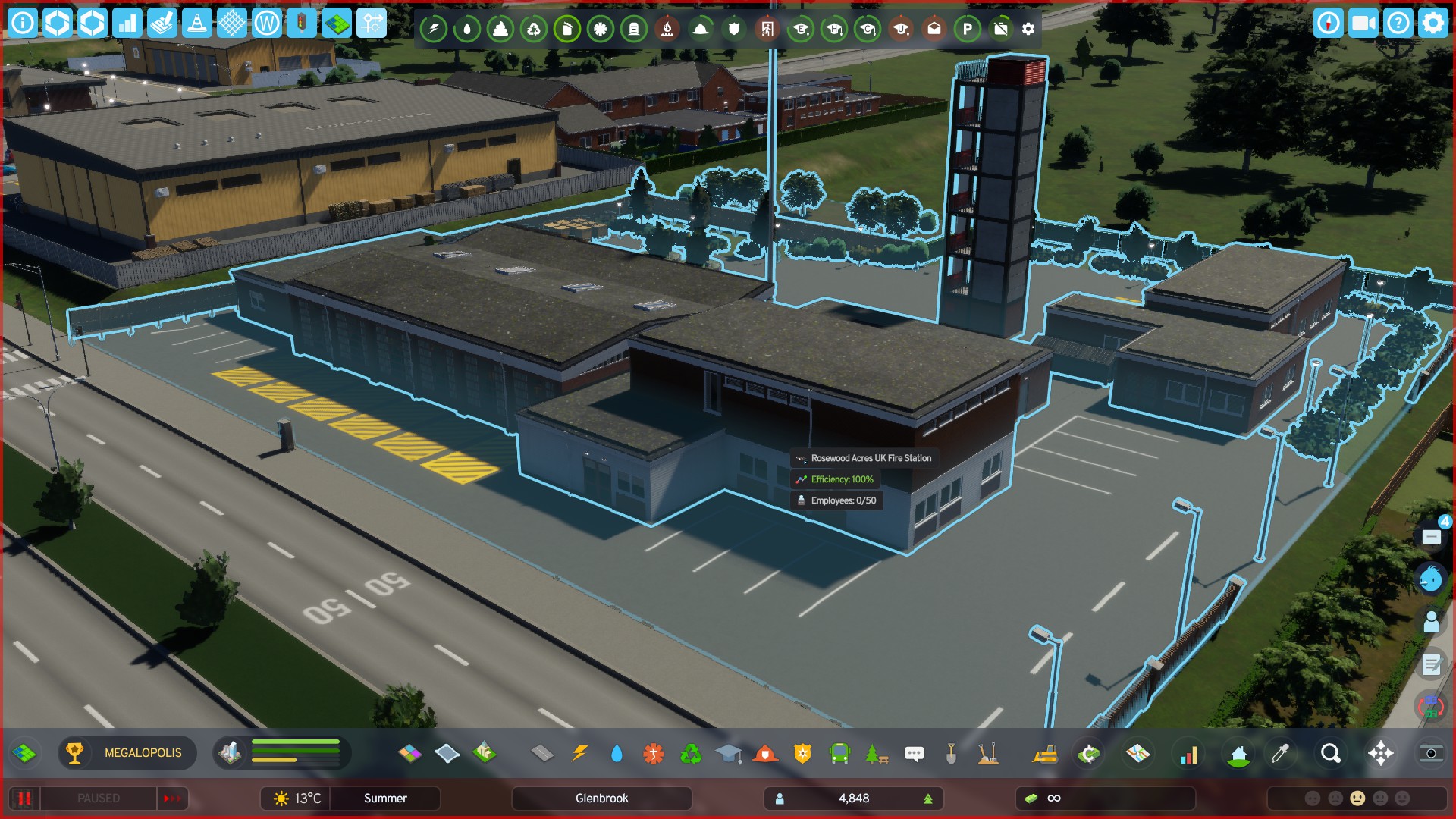Open Megalopolis milestone progression panel
The width and height of the screenshot is (1456, 819).
click(127, 753)
